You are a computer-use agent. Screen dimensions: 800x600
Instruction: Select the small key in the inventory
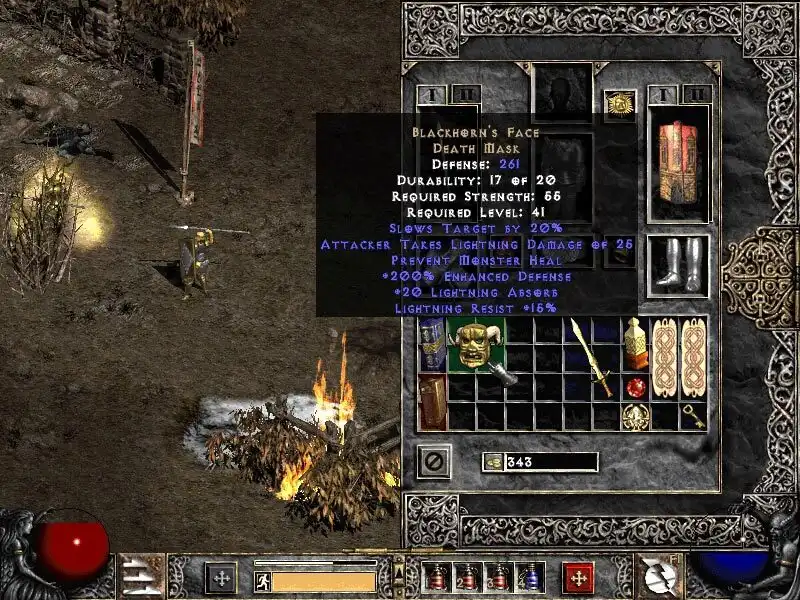click(692, 416)
